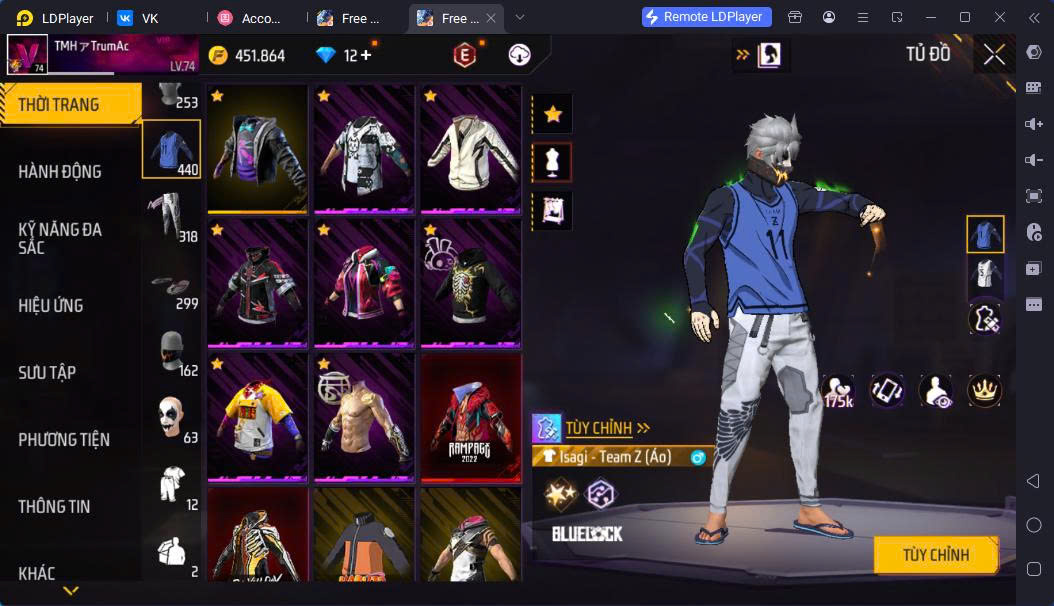Pick the black jacket with purple shirt
This screenshot has height=606, width=1054.
click(257, 147)
